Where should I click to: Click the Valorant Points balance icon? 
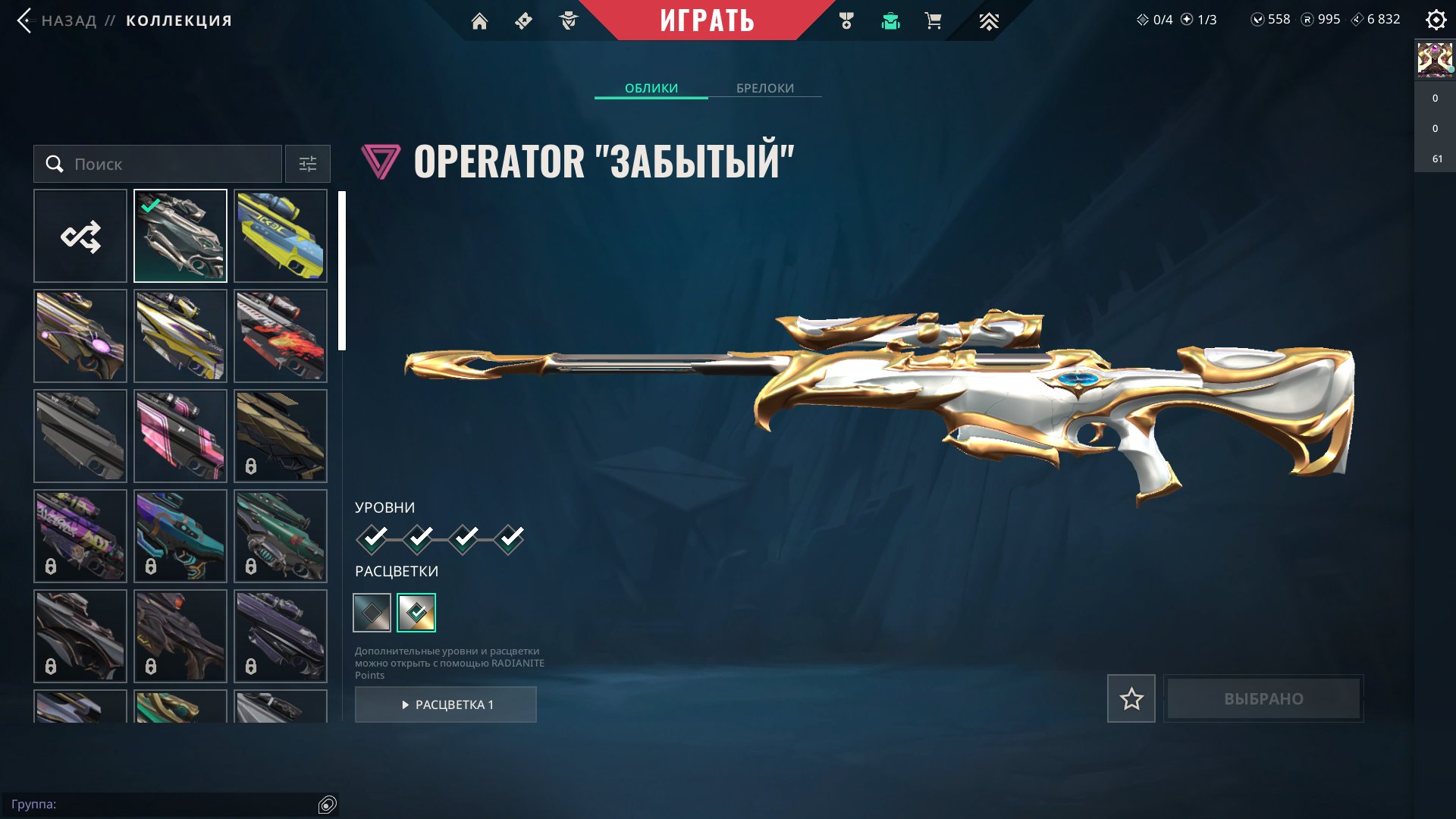coord(1257,19)
